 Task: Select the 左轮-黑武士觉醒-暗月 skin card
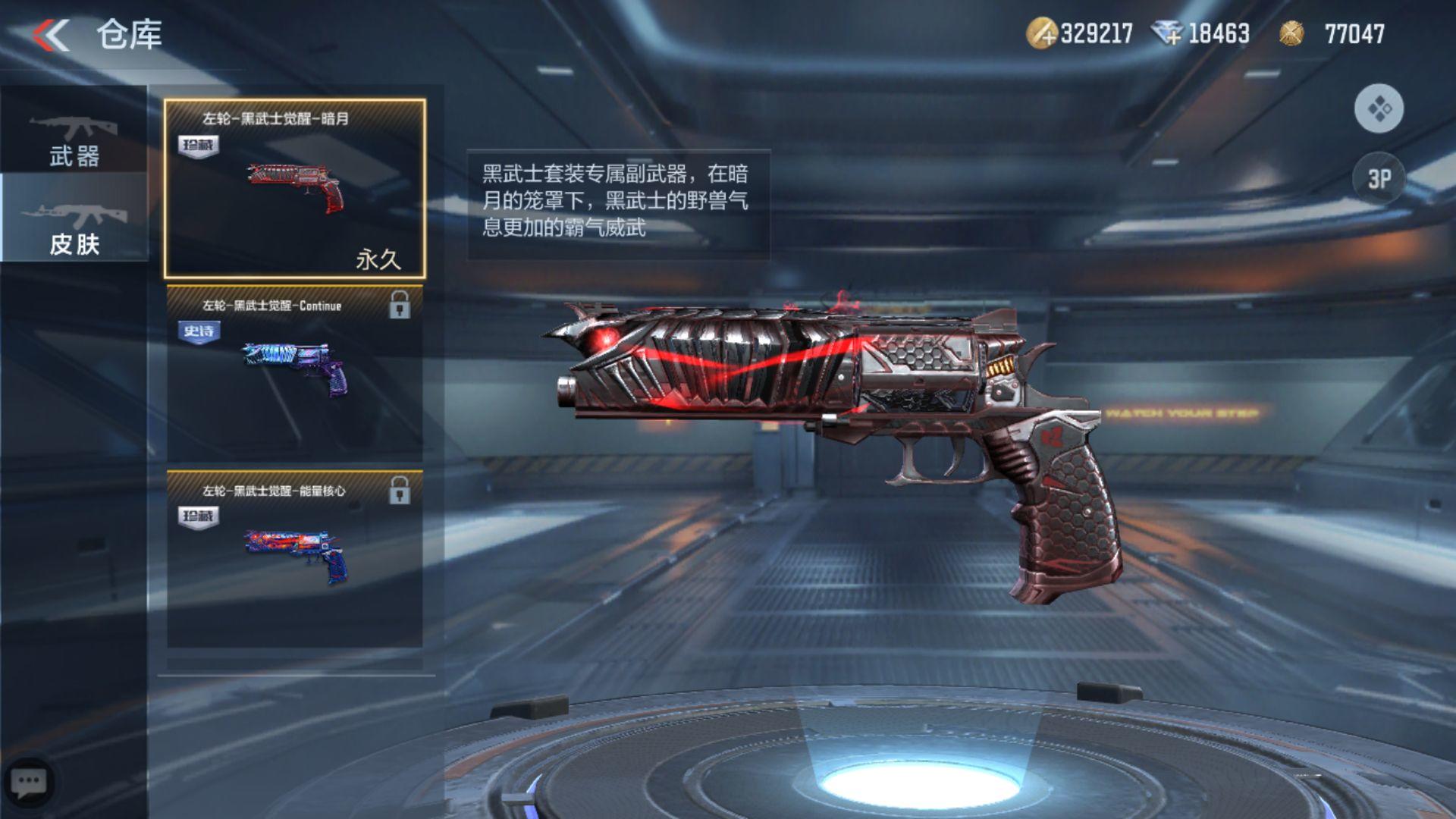295,188
